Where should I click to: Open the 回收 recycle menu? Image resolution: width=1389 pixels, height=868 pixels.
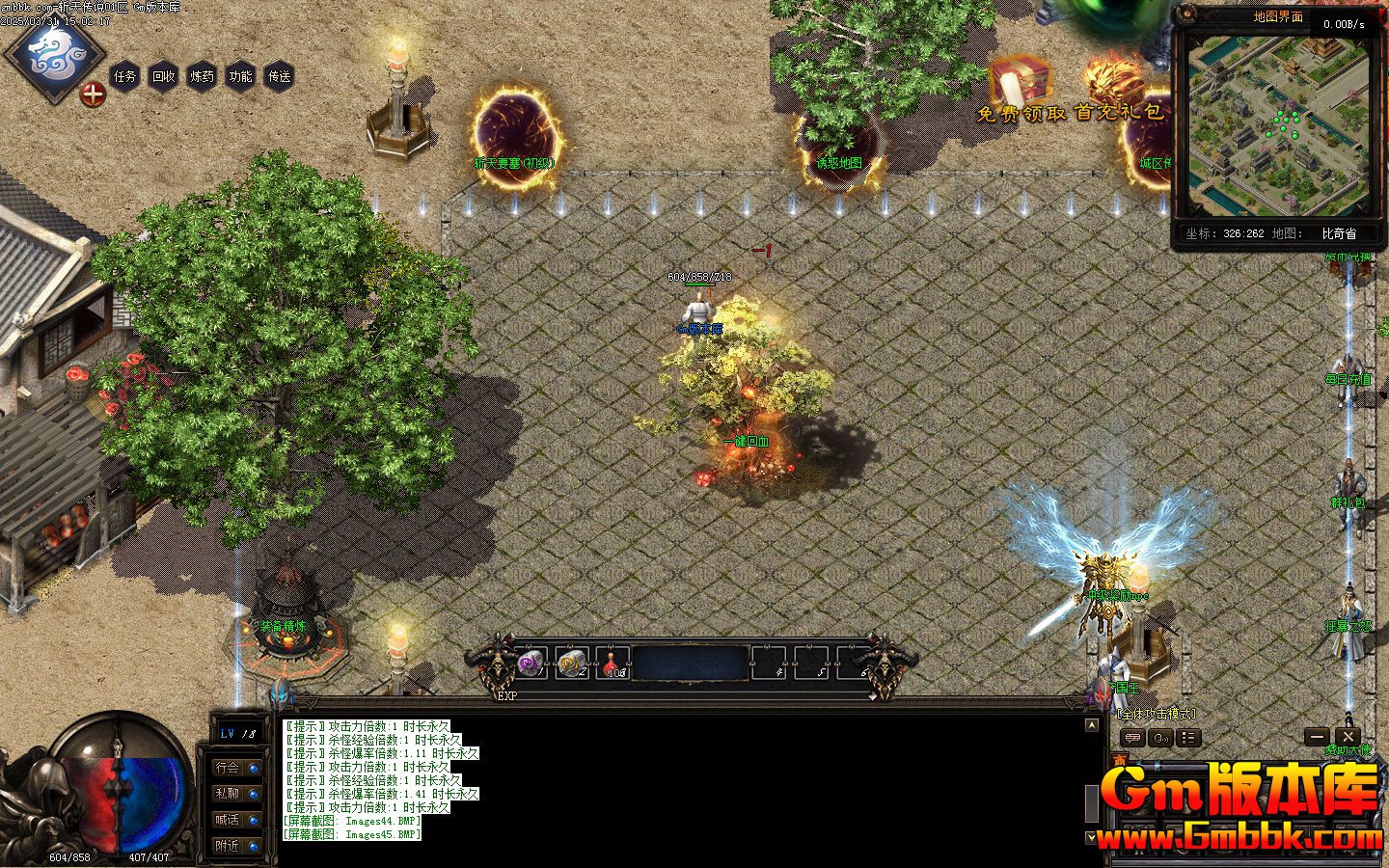point(164,76)
